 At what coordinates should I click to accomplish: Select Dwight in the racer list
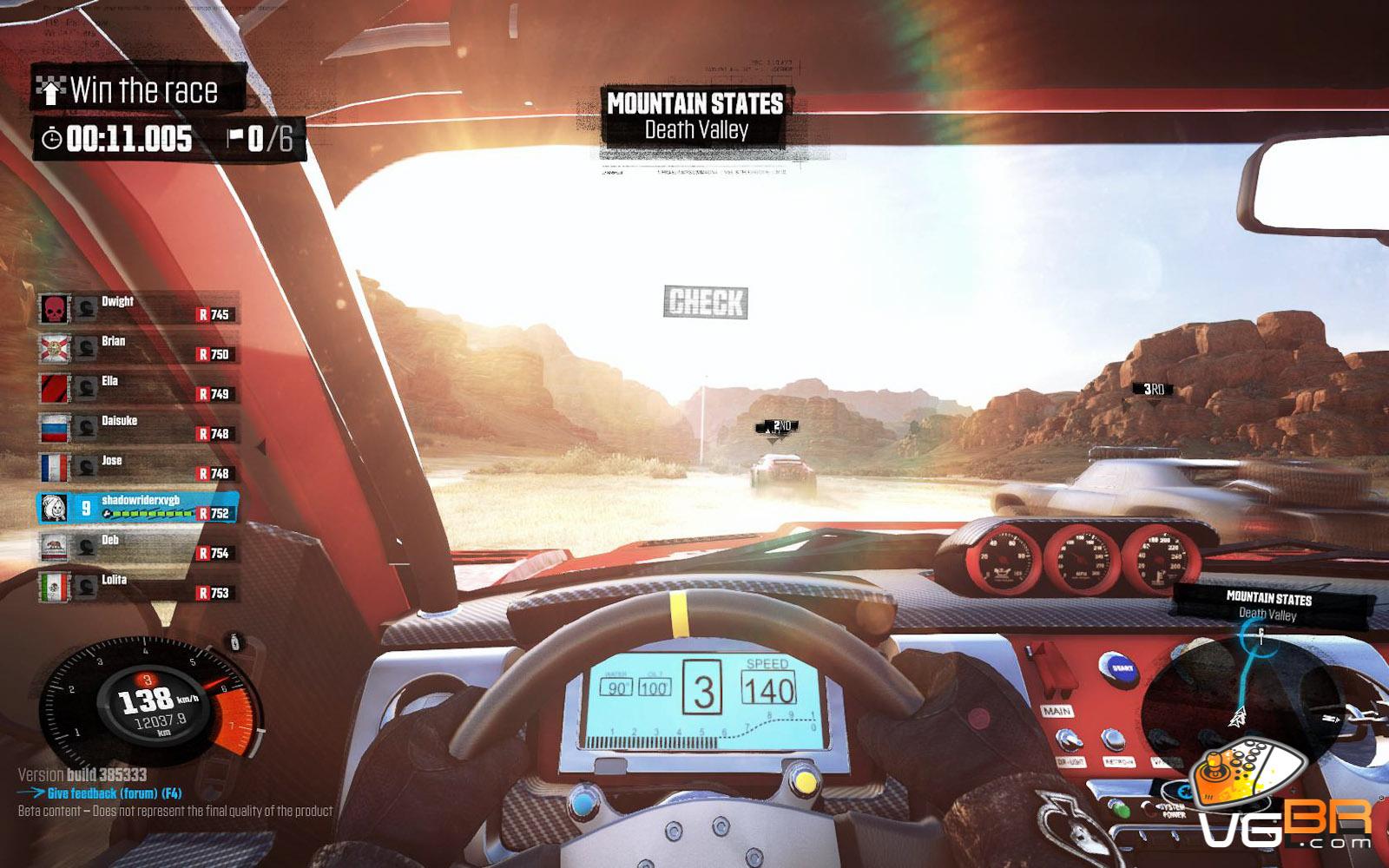tap(138, 308)
